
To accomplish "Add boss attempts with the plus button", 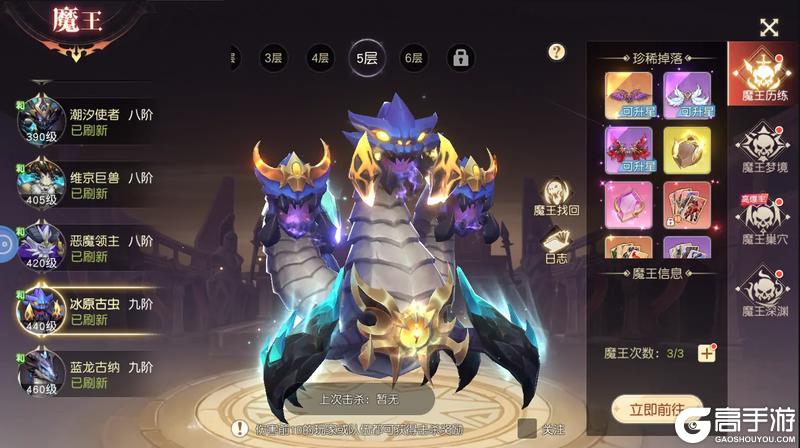I will (x=707, y=352).
